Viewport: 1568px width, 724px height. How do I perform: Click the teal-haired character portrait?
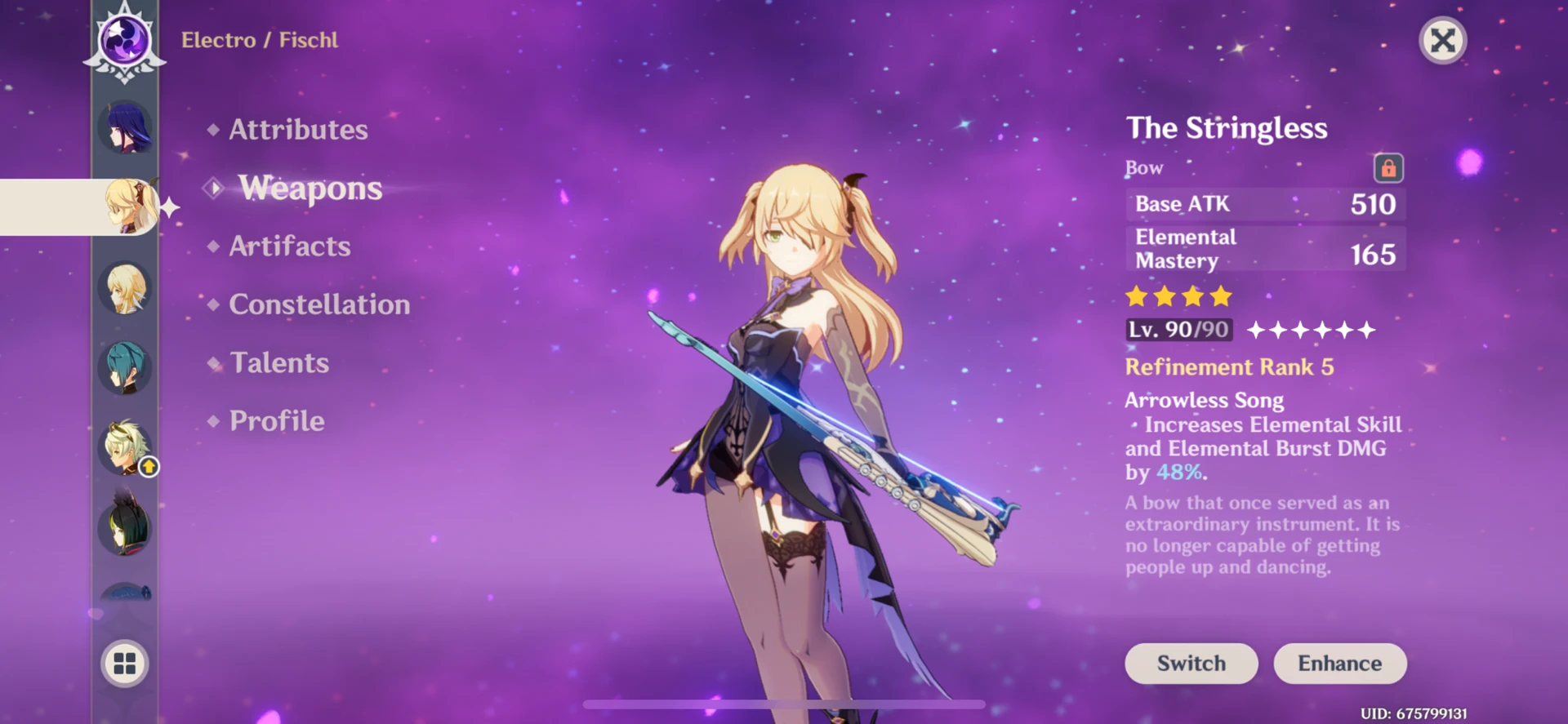(124, 368)
